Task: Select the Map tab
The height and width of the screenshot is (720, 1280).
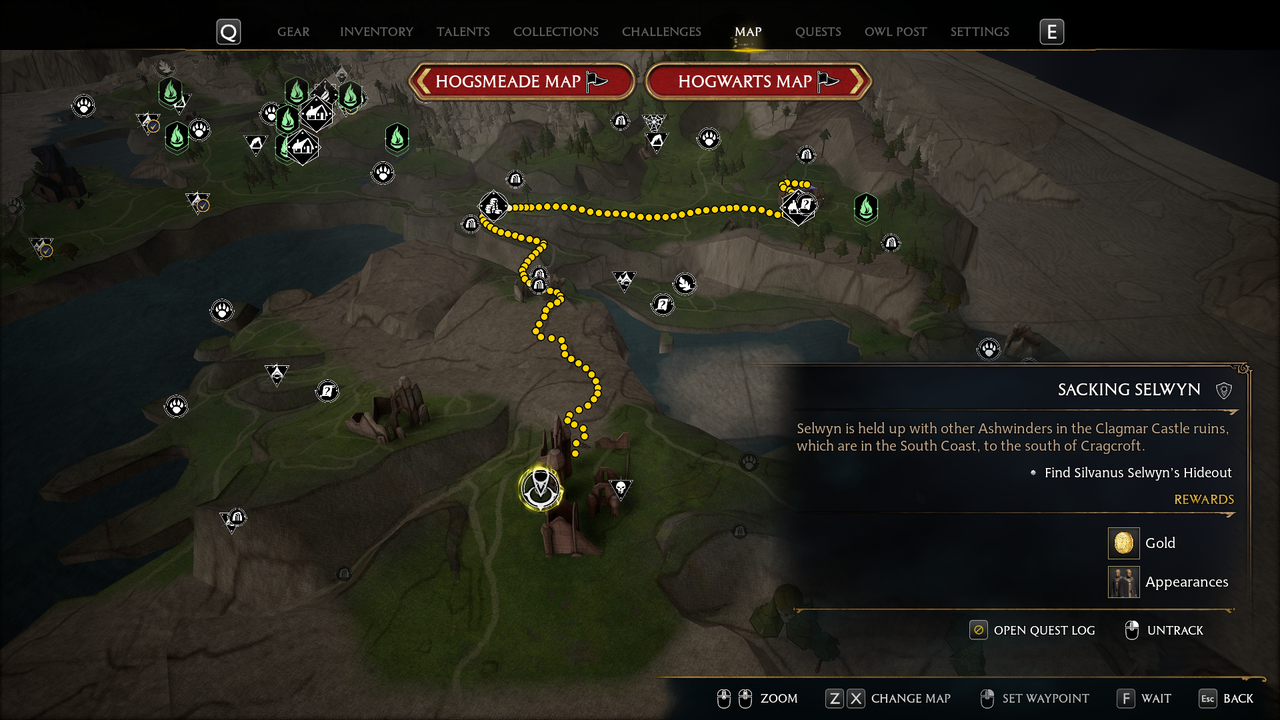Action: (x=748, y=32)
